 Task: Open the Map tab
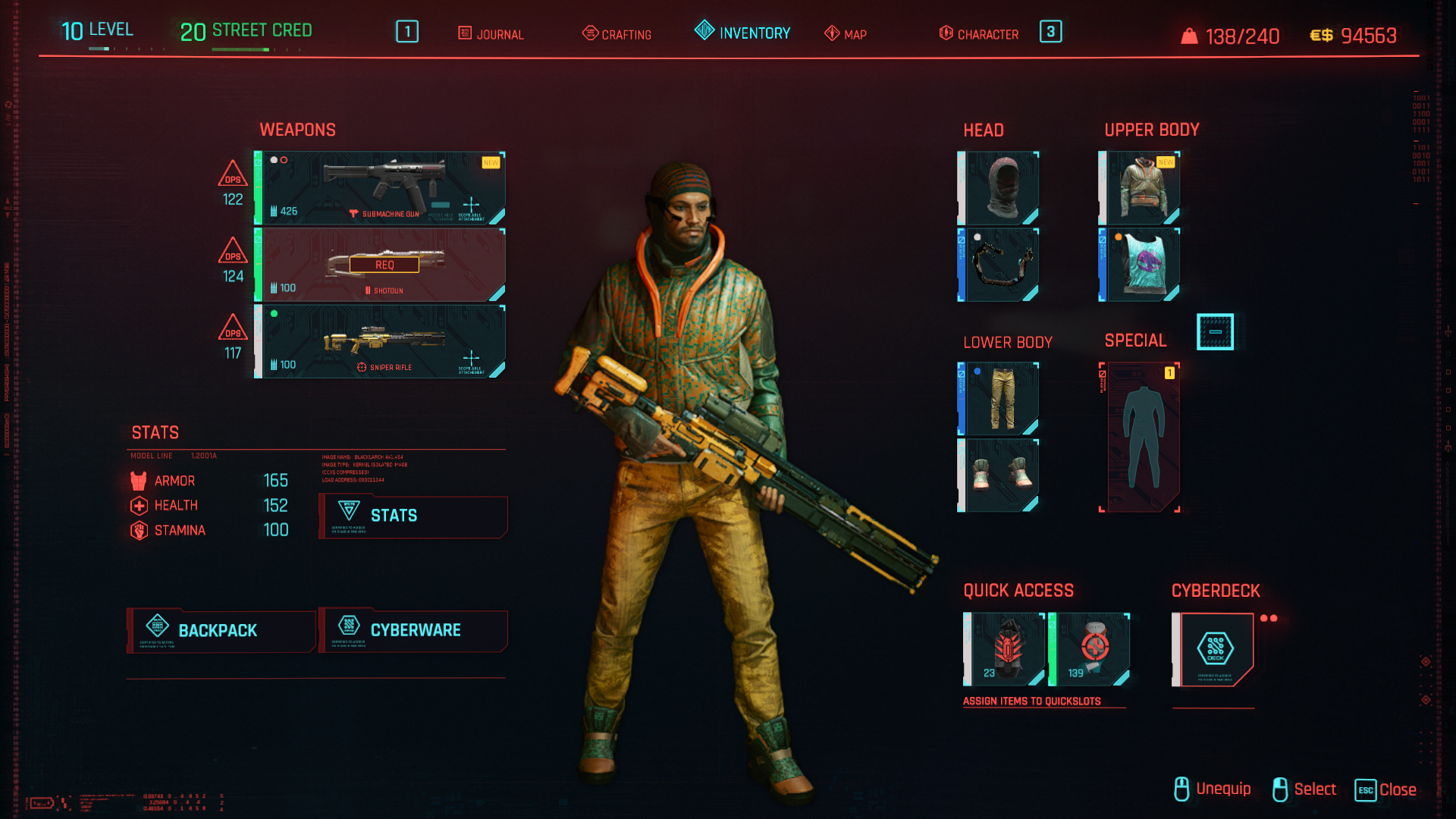click(x=846, y=34)
